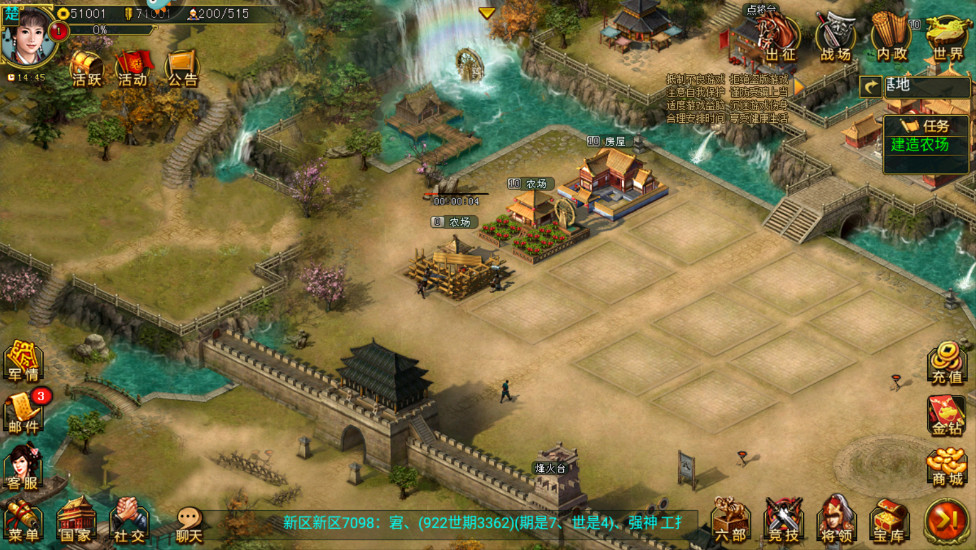Open the 聊天 chat window
This screenshot has width=976, height=550.
pos(189,521)
